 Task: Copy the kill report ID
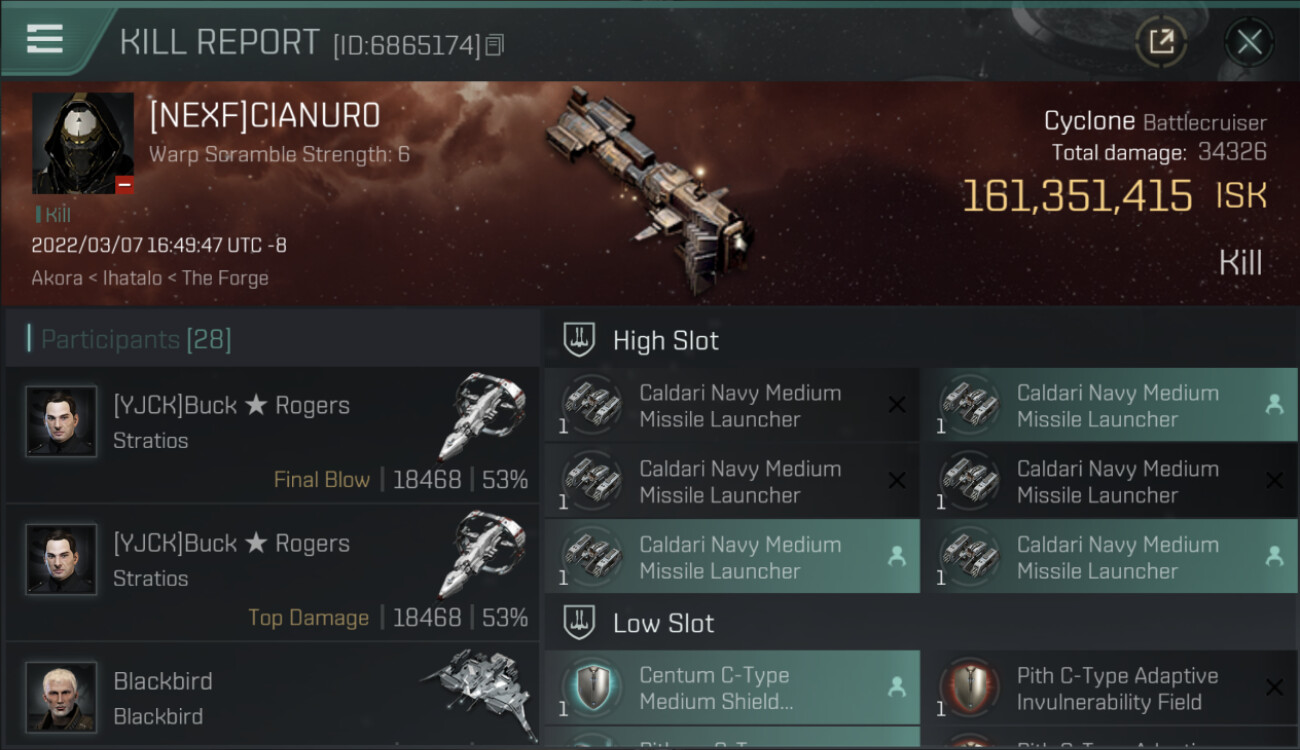click(x=496, y=45)
